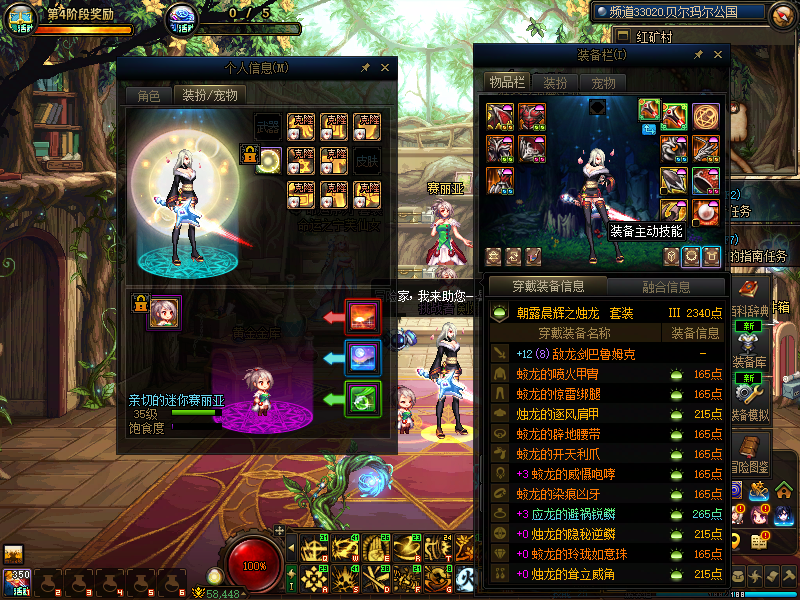Pin the 装备栏 equipment window
Image resolution: width=800 pixels, height=600 pixels.
coord(697,55)
